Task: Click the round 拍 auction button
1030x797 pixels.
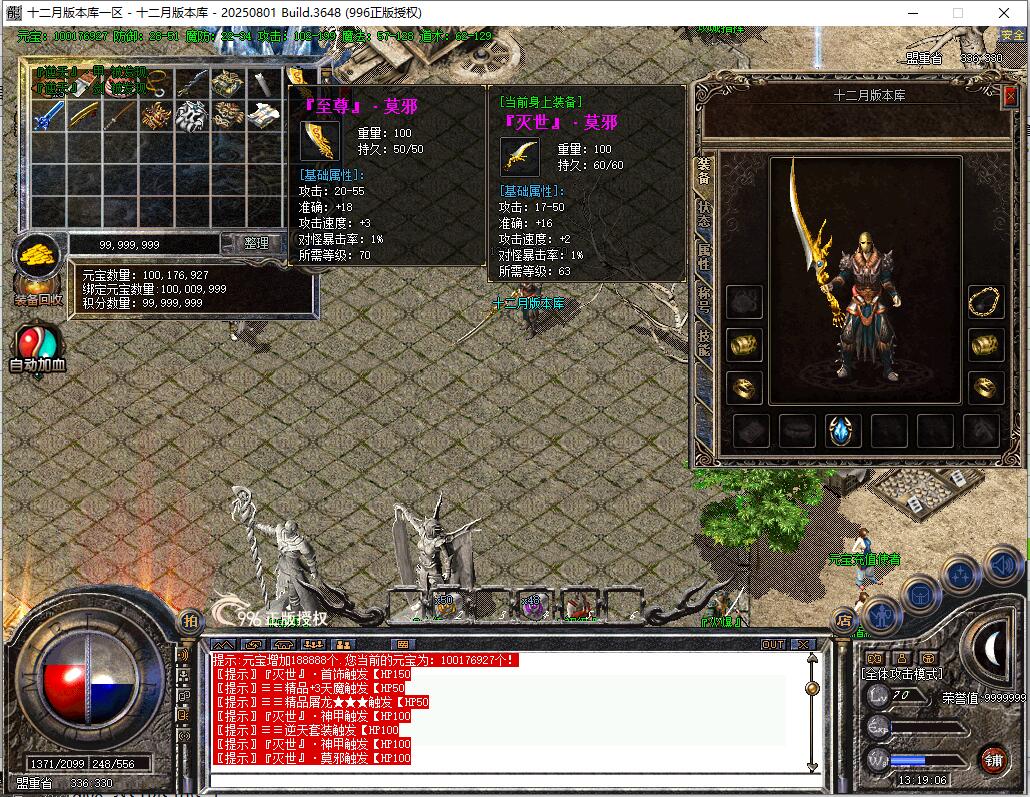Action: 189,621
